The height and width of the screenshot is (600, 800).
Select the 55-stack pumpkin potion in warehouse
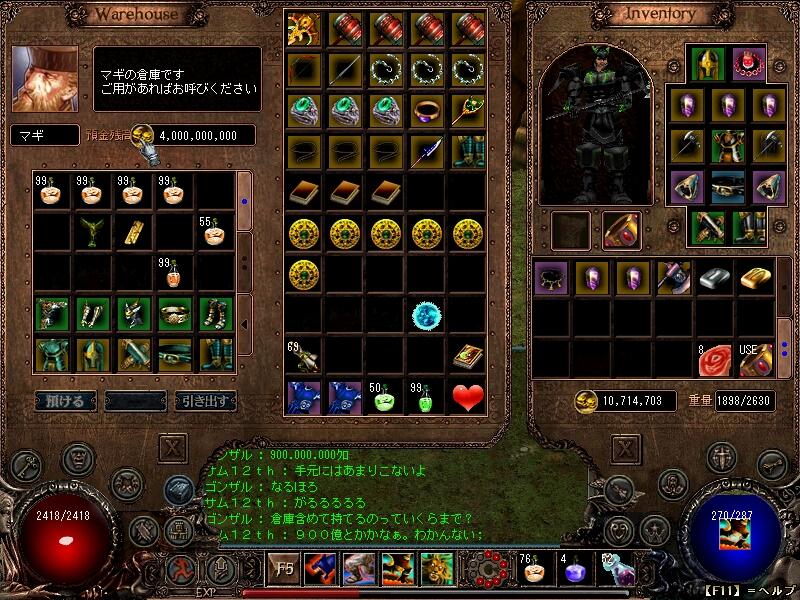click(214, 233)
